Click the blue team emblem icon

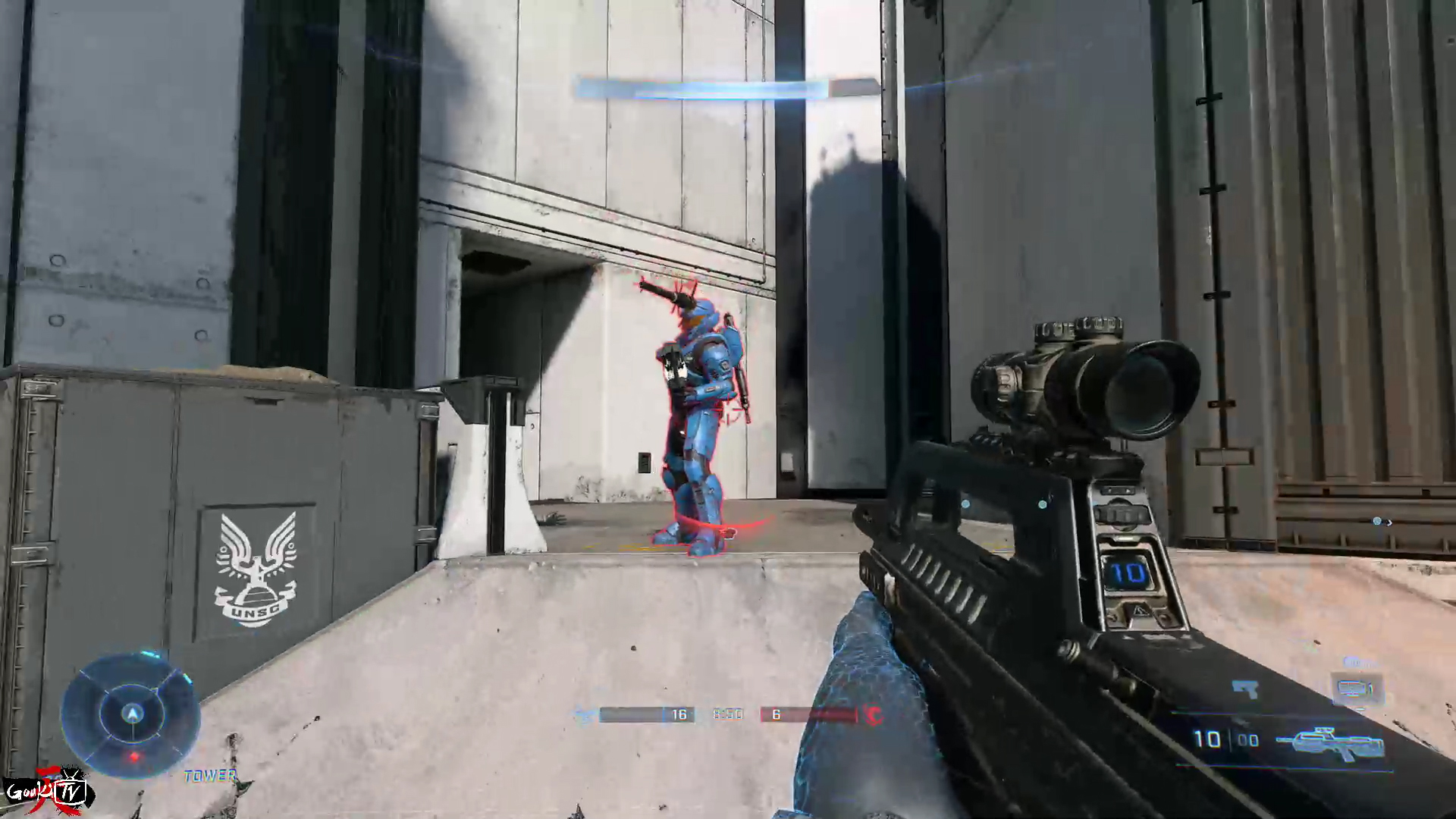pos(585,715)
